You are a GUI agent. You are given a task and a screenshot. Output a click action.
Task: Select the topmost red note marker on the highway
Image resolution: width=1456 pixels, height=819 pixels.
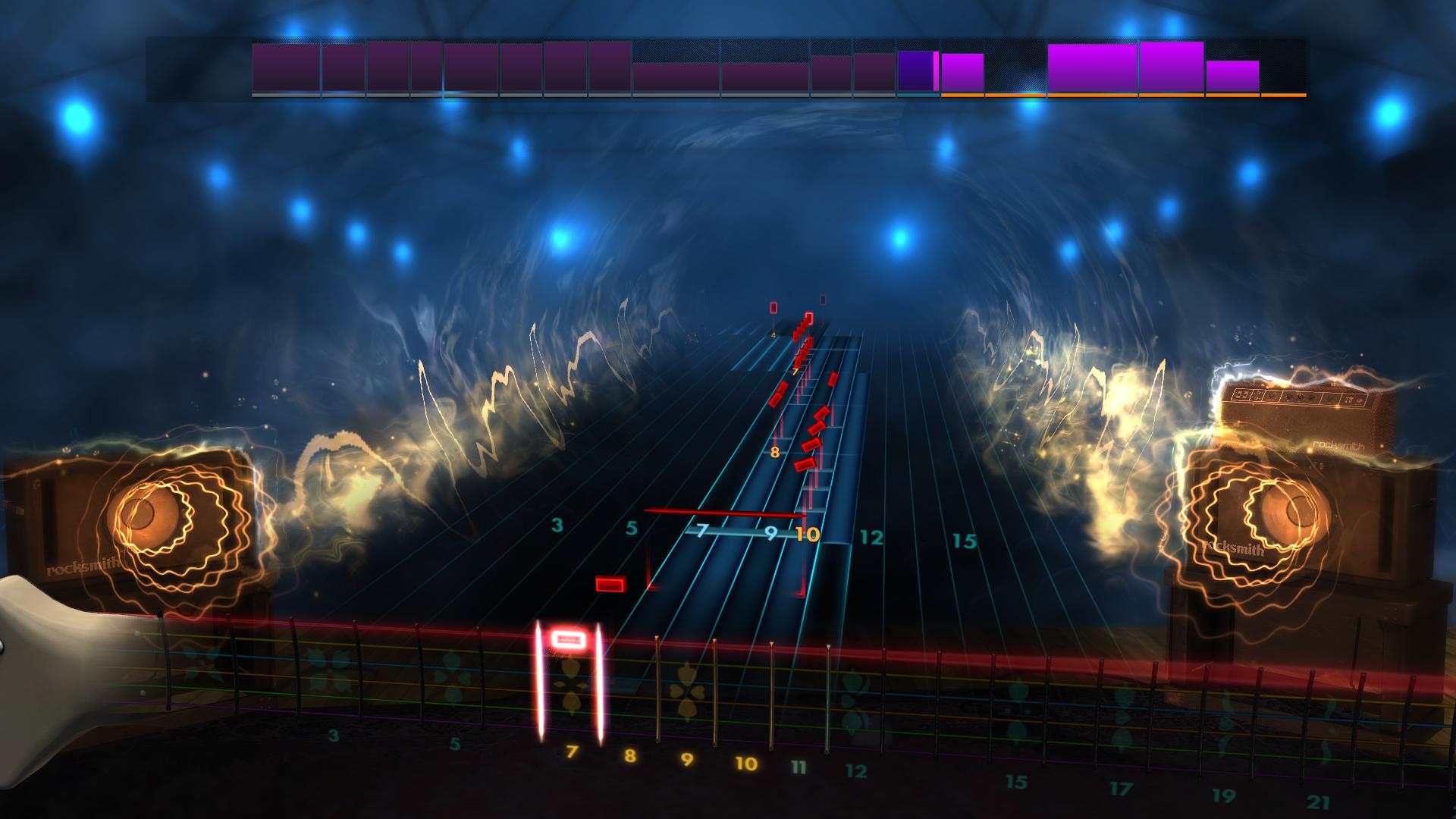tap(772, 307)
